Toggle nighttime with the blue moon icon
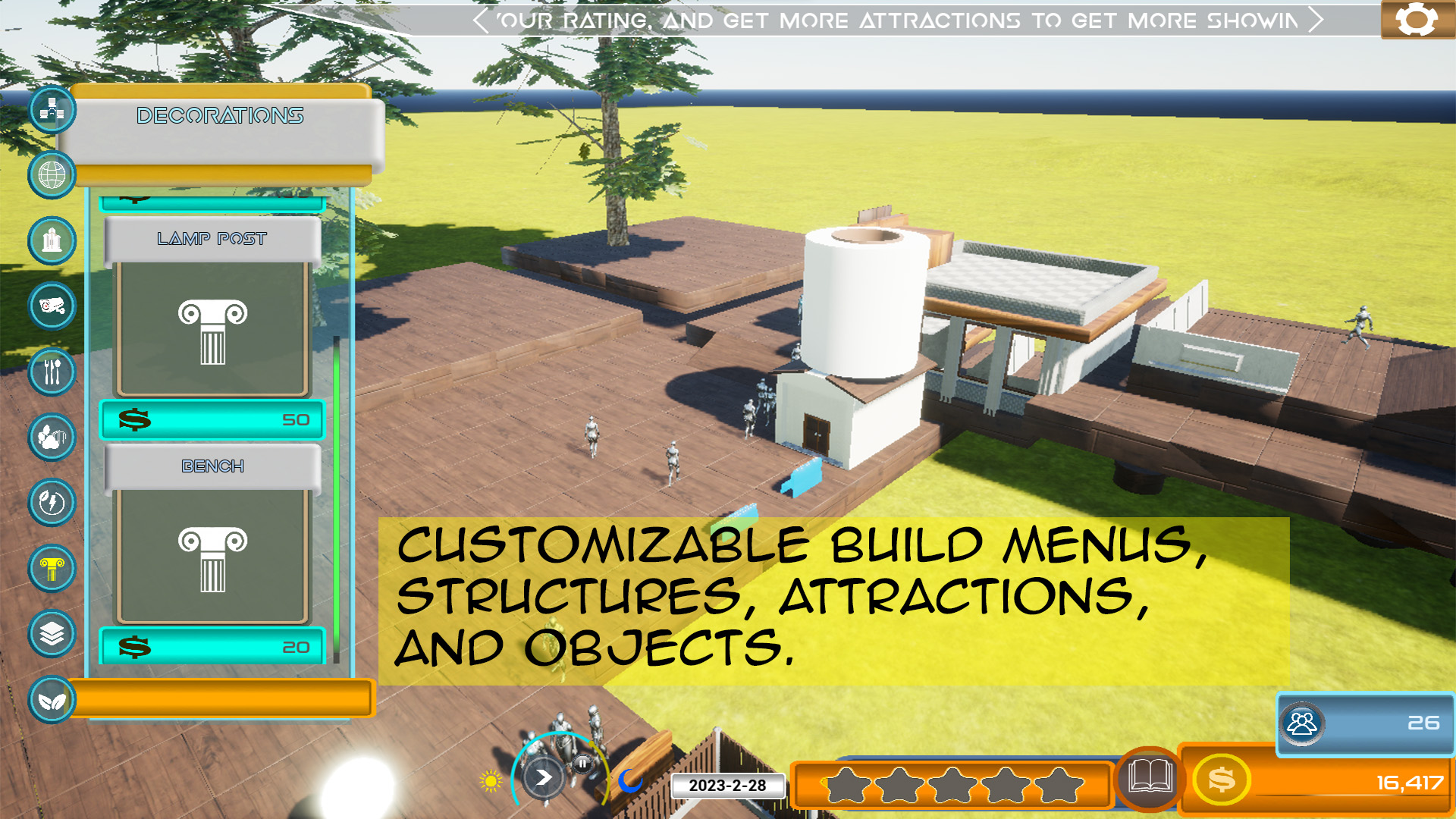 (630, 780)
